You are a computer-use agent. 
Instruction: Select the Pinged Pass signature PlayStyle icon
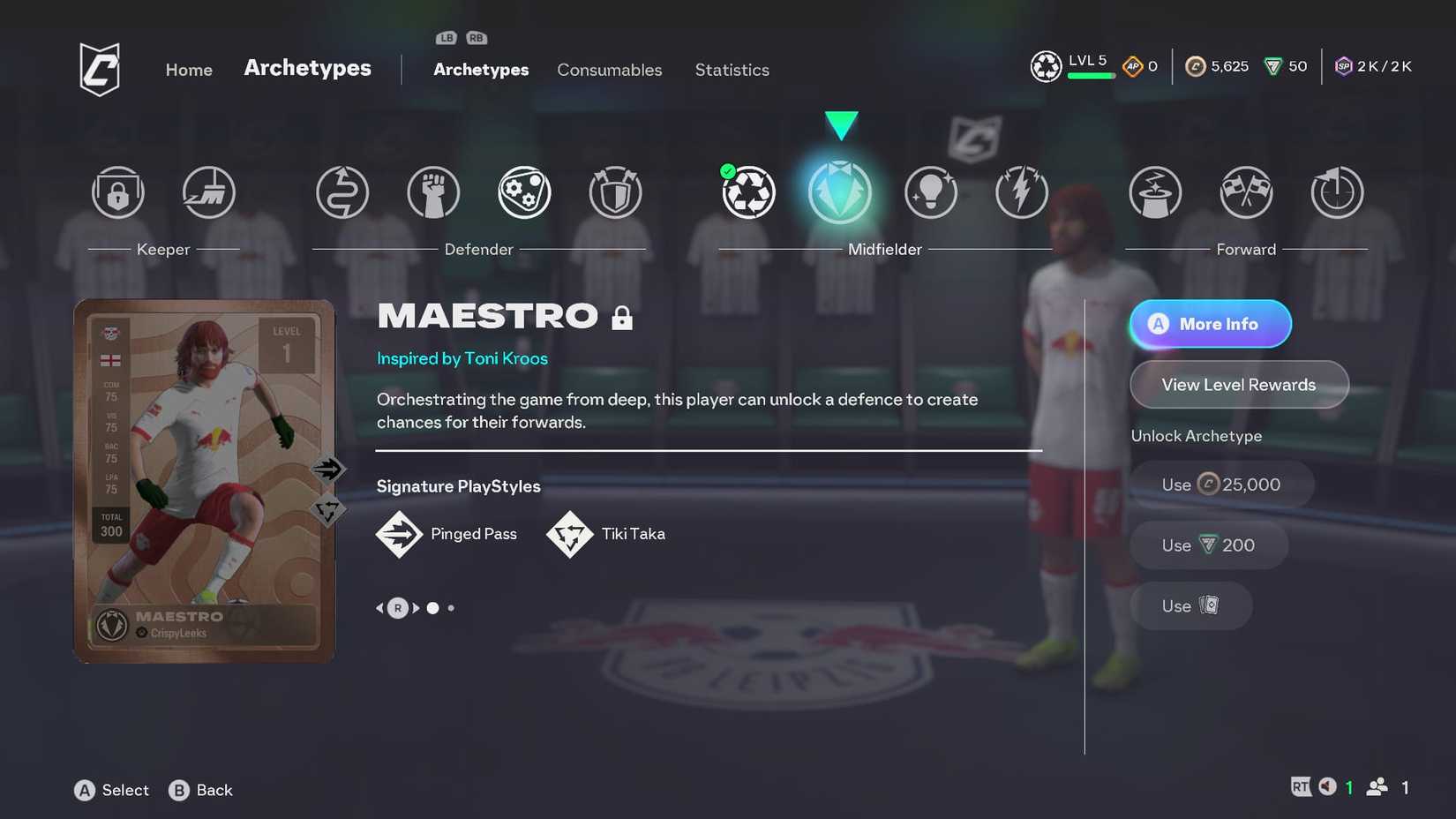click(399, 534)
